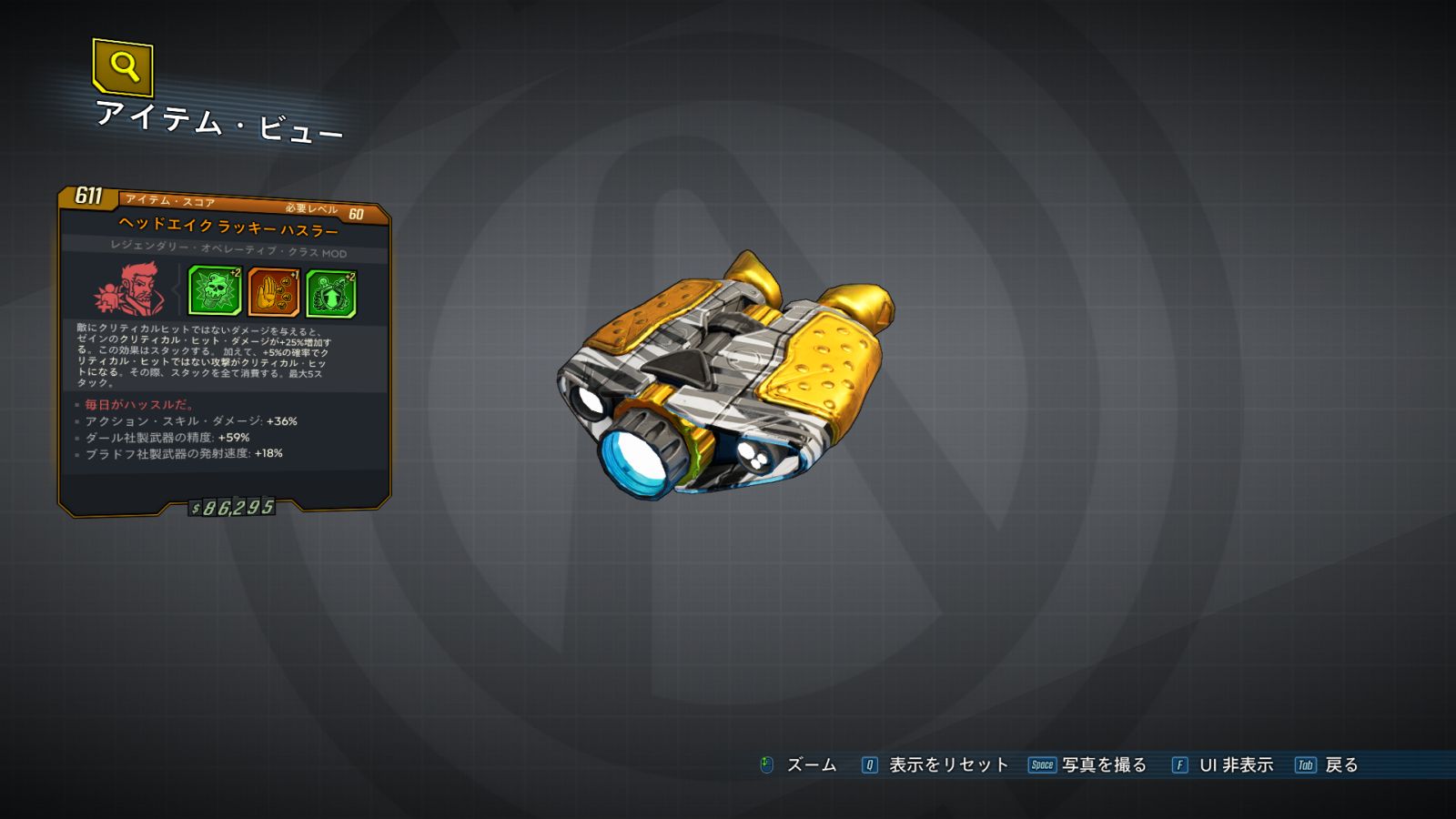Click the yellow magnifier item view icon
The width and height of the screenshot is (1456, 819).
pyautogui.click(x=123, y=66)
